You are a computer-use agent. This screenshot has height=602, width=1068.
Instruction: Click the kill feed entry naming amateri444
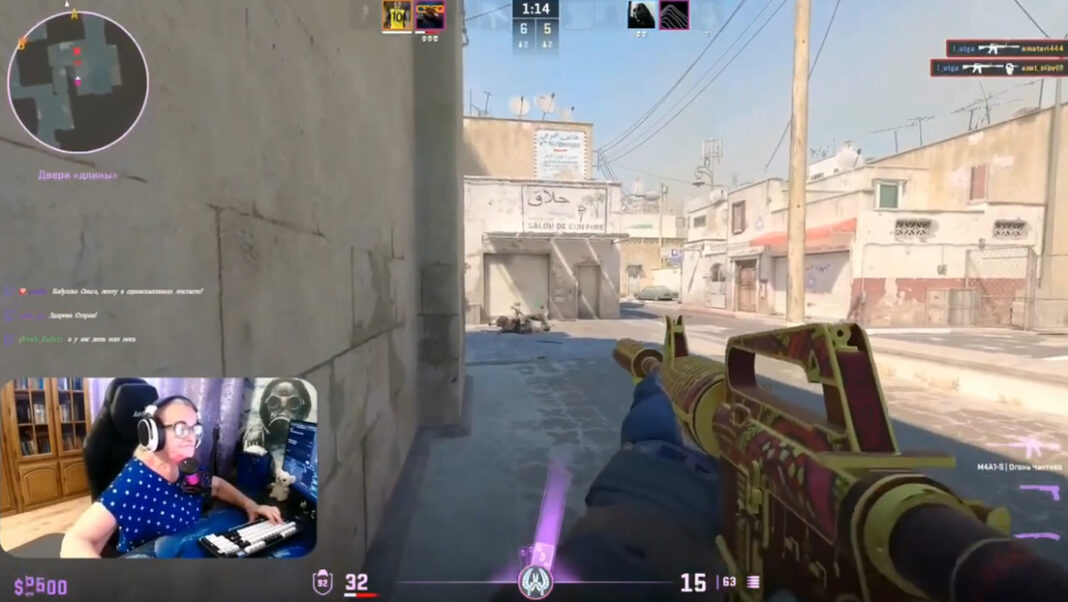[1005, 48]
